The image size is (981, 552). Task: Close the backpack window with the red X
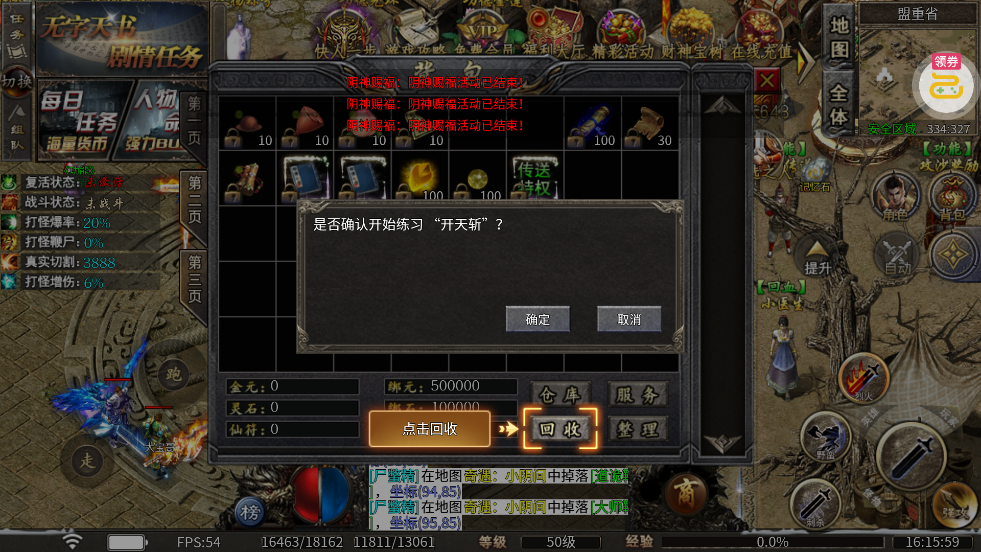pos(767,80)
